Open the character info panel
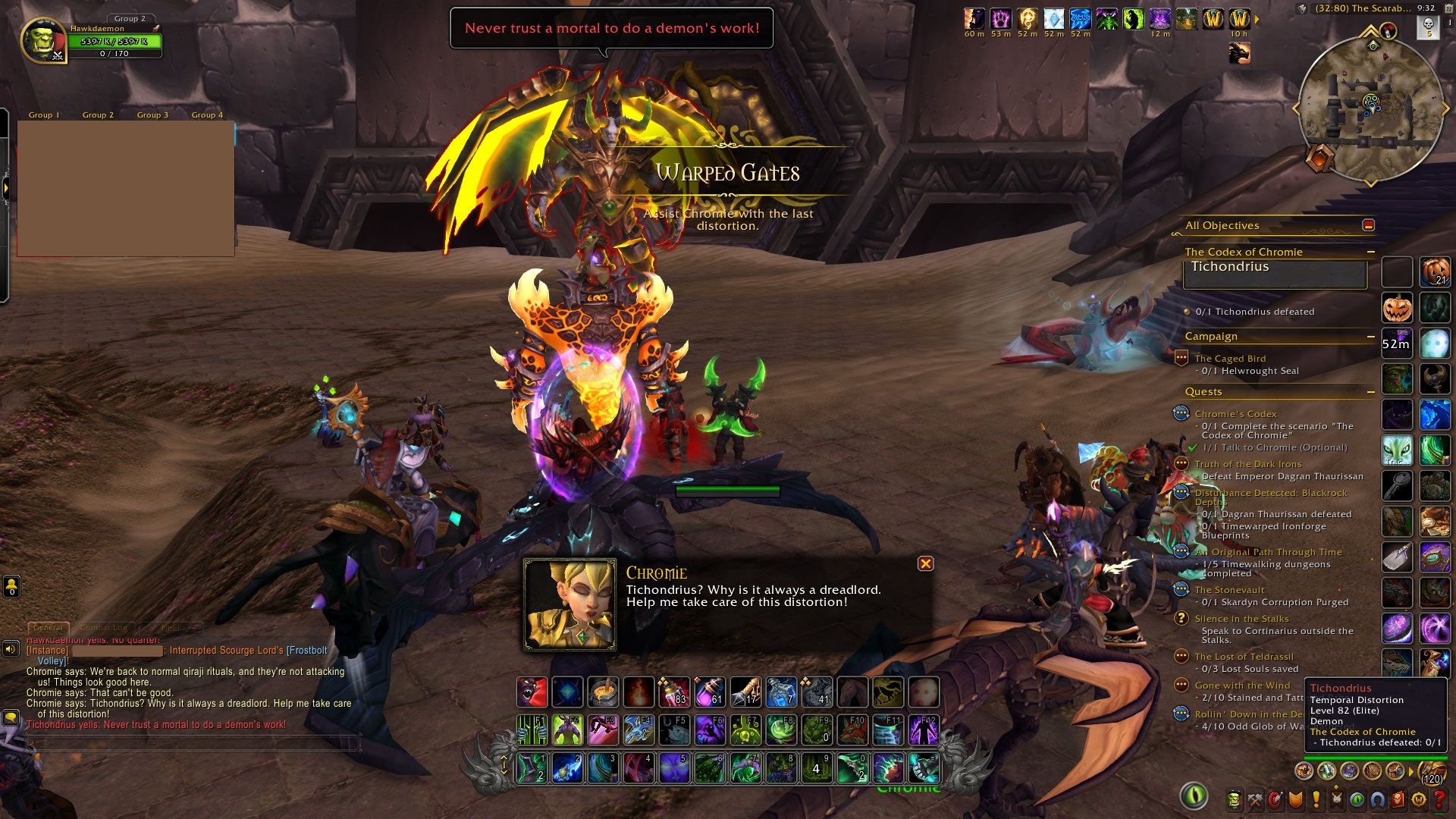 click(x=1235, y=799)
